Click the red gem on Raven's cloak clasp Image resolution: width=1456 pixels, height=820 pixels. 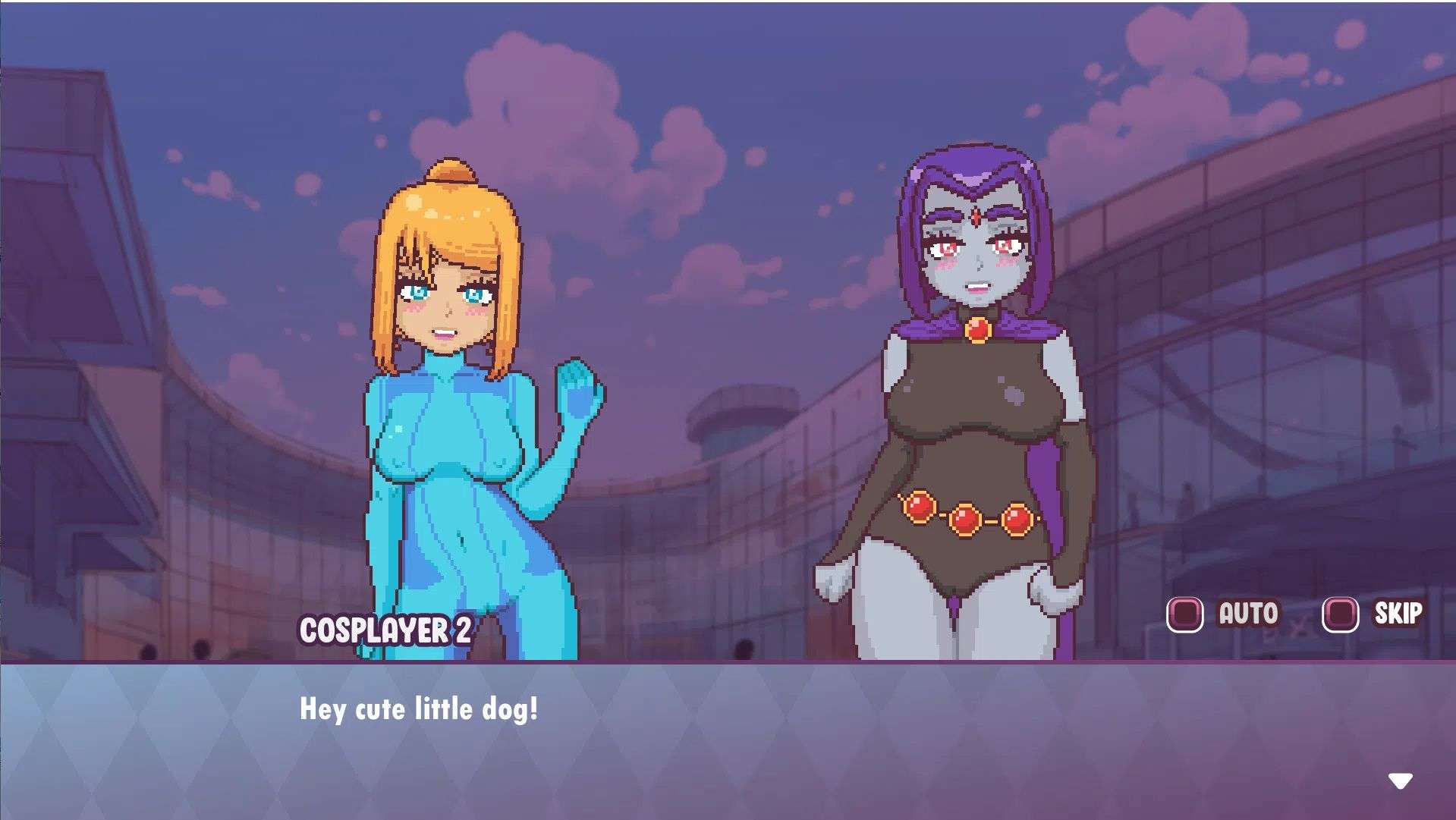977,328
